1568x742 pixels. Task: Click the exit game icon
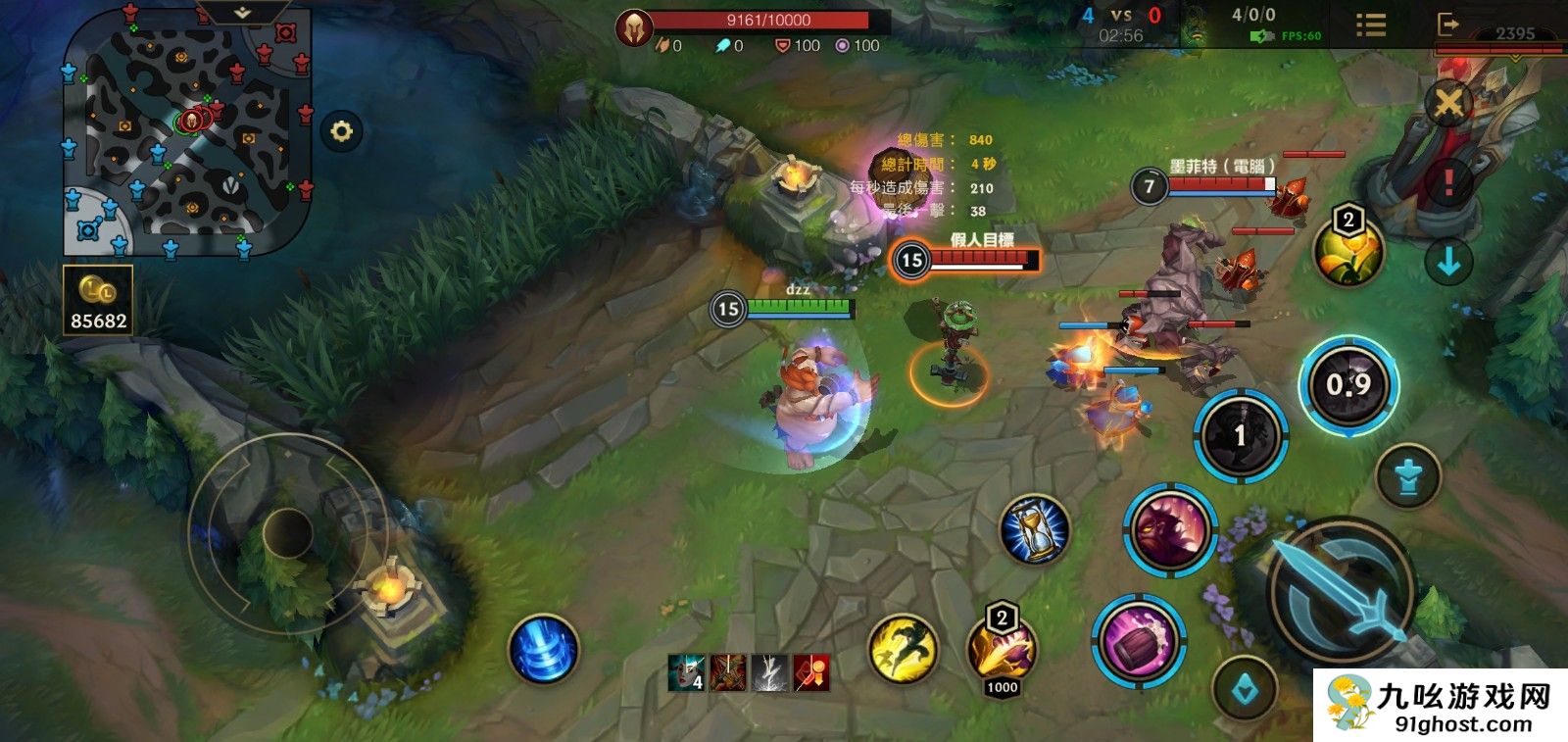[1447, 25]
